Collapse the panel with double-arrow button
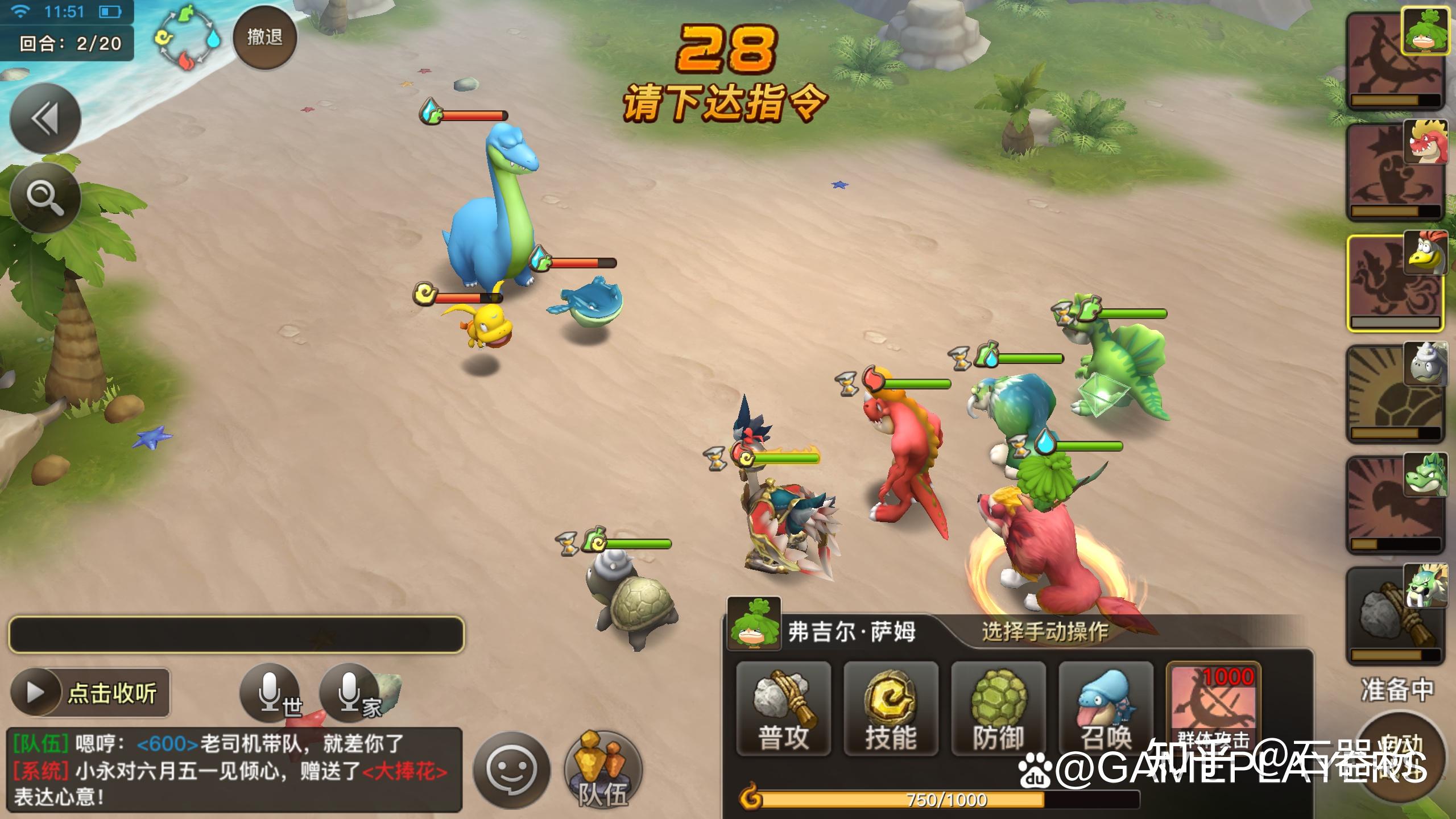1456x819 pixels. pos(45,118)
